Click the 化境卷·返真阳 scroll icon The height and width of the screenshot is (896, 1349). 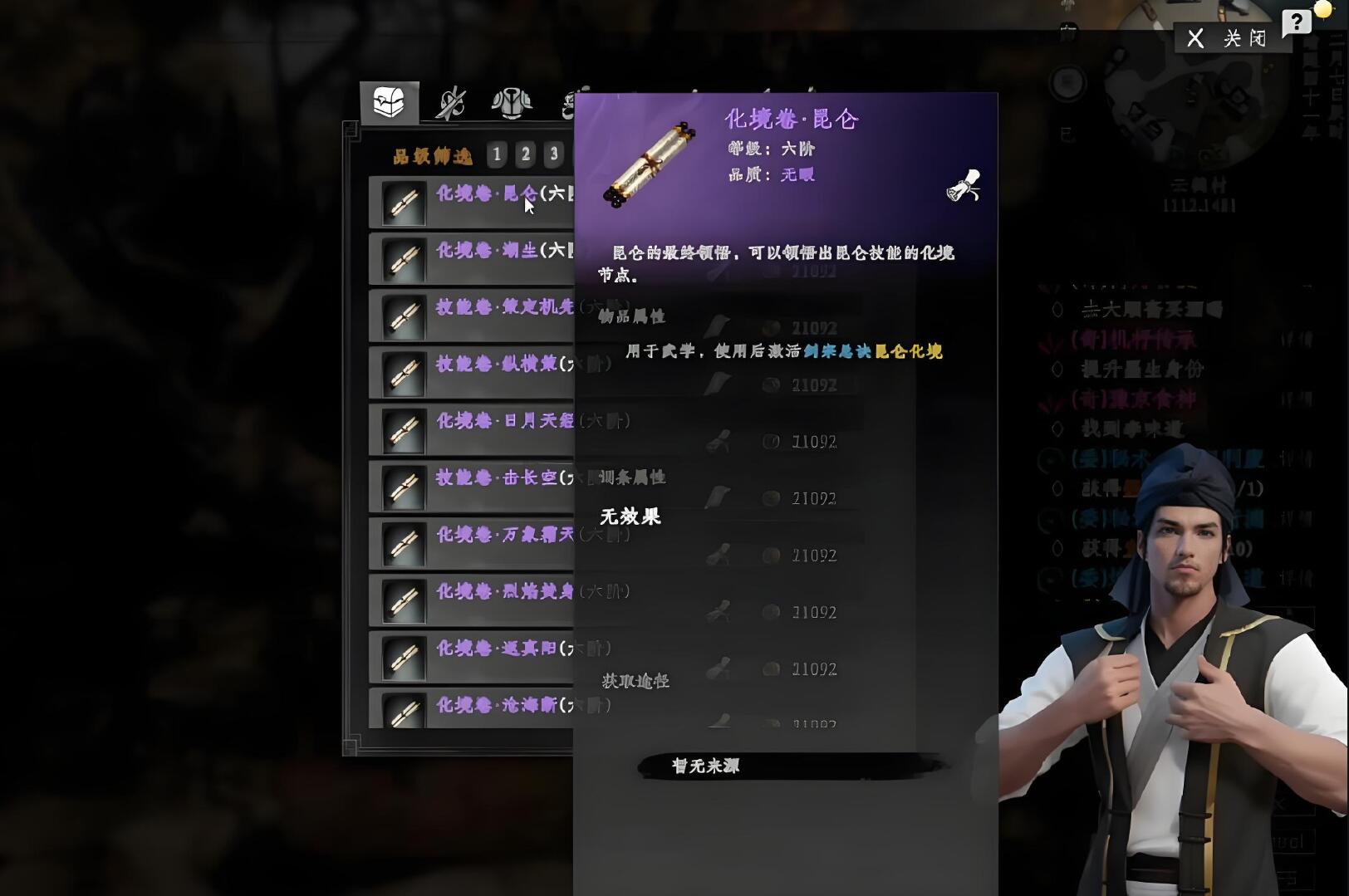(403, 656)
